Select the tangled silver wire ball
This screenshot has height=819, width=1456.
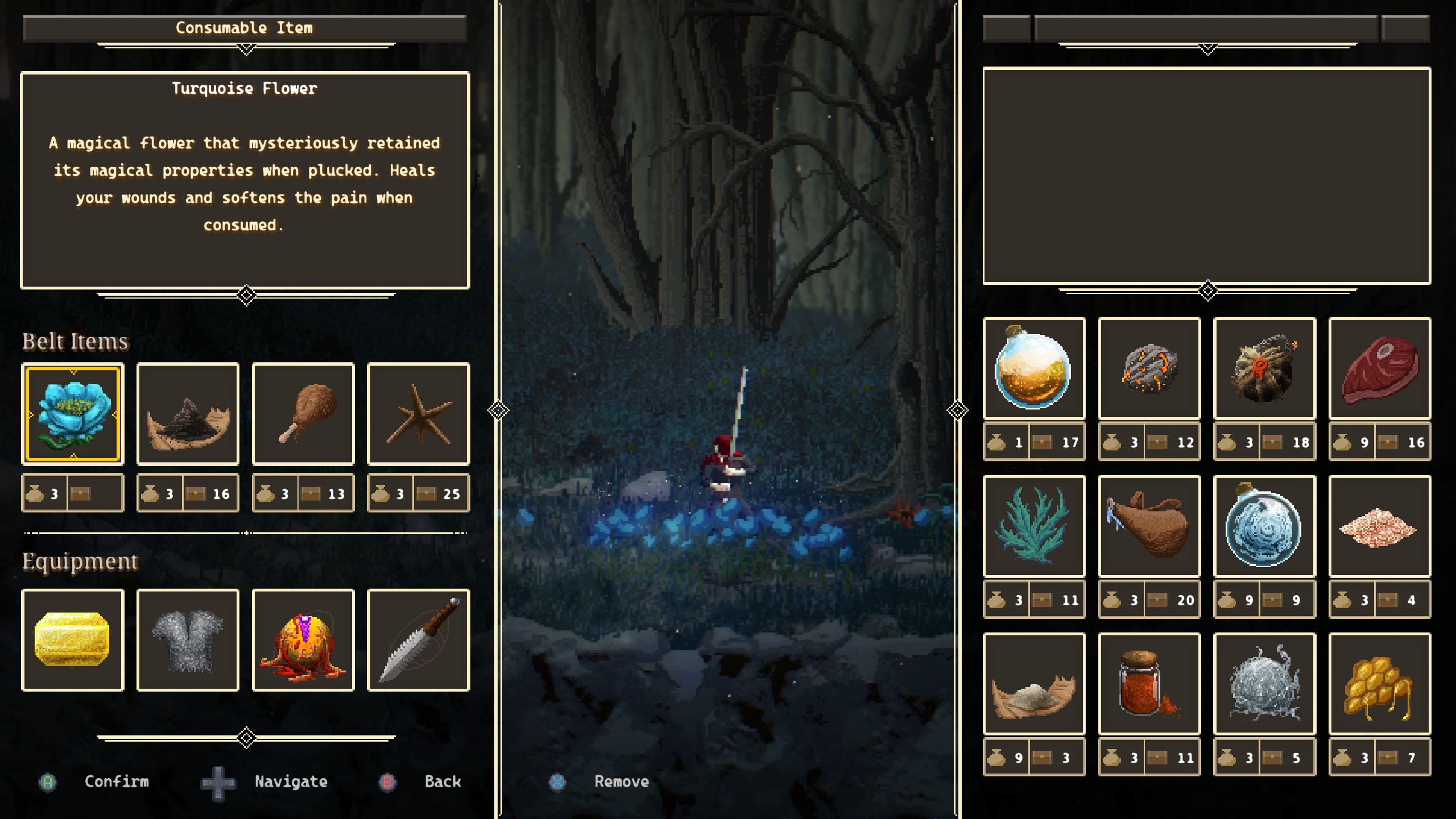[1264, 684]
